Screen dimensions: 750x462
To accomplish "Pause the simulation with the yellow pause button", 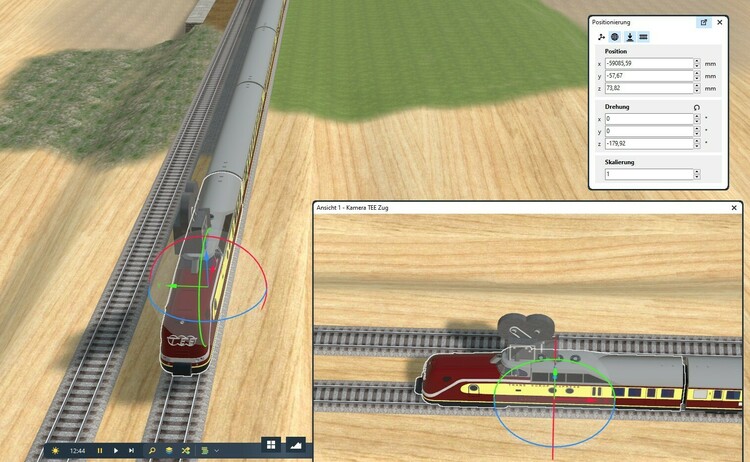I will coord(100,451).
